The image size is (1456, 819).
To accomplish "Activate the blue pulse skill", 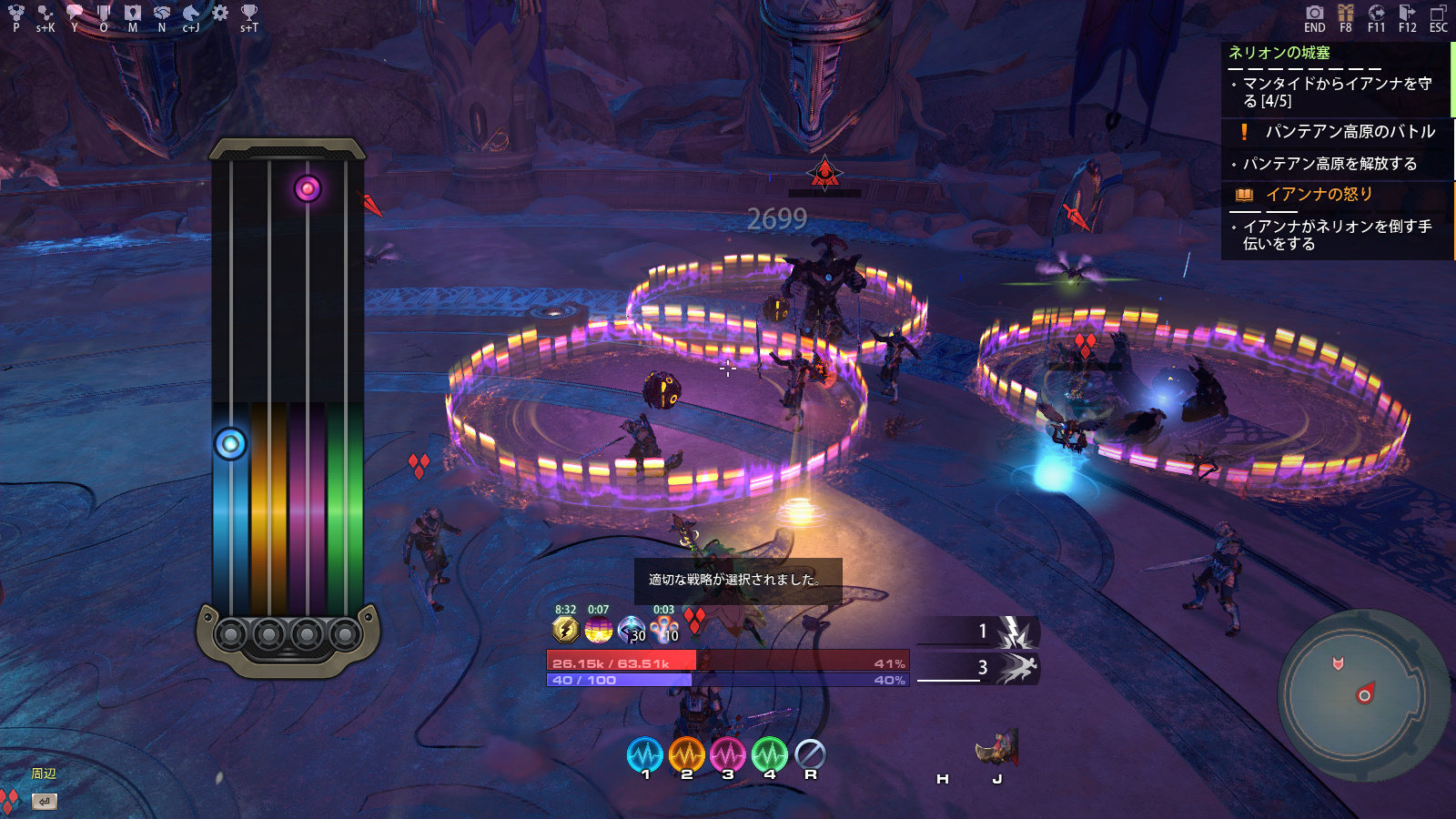I will pos(645,754).
